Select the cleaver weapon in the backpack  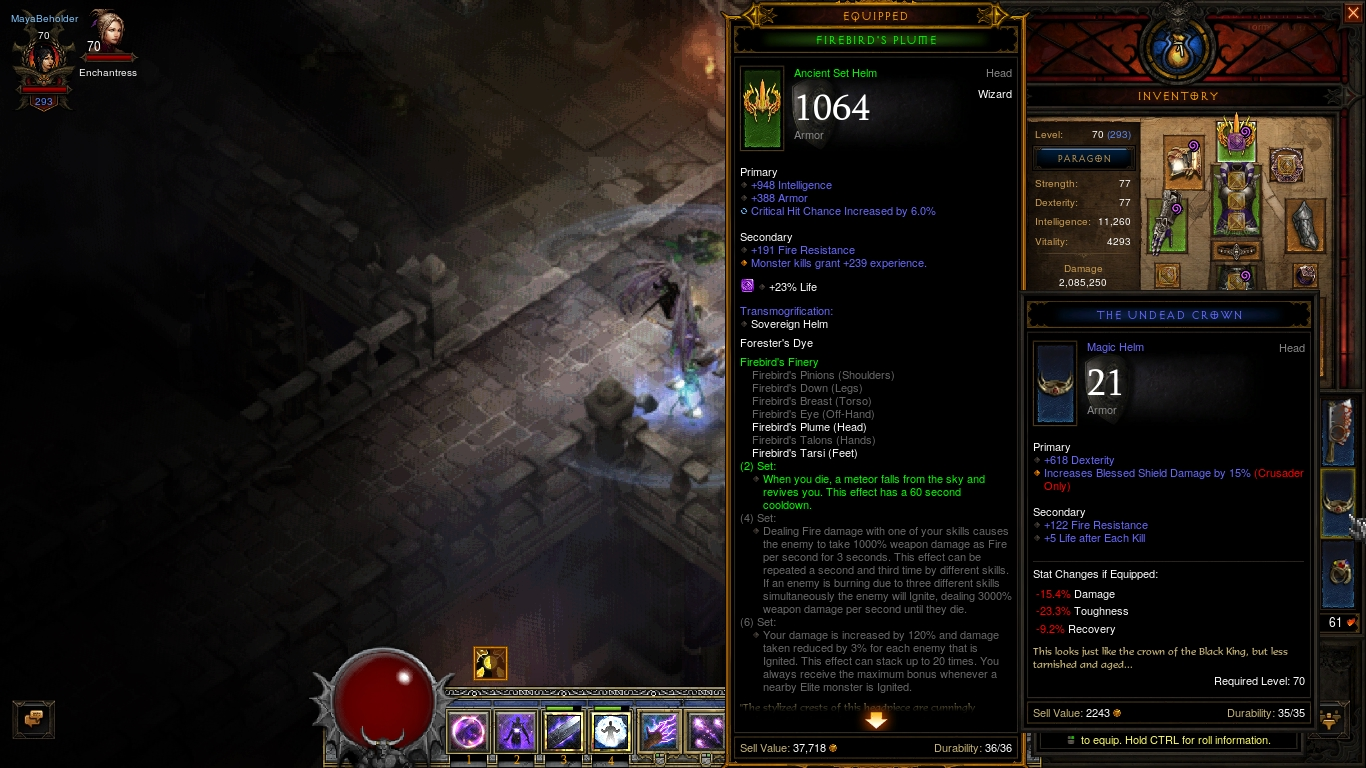click(x=1340, y=431)
